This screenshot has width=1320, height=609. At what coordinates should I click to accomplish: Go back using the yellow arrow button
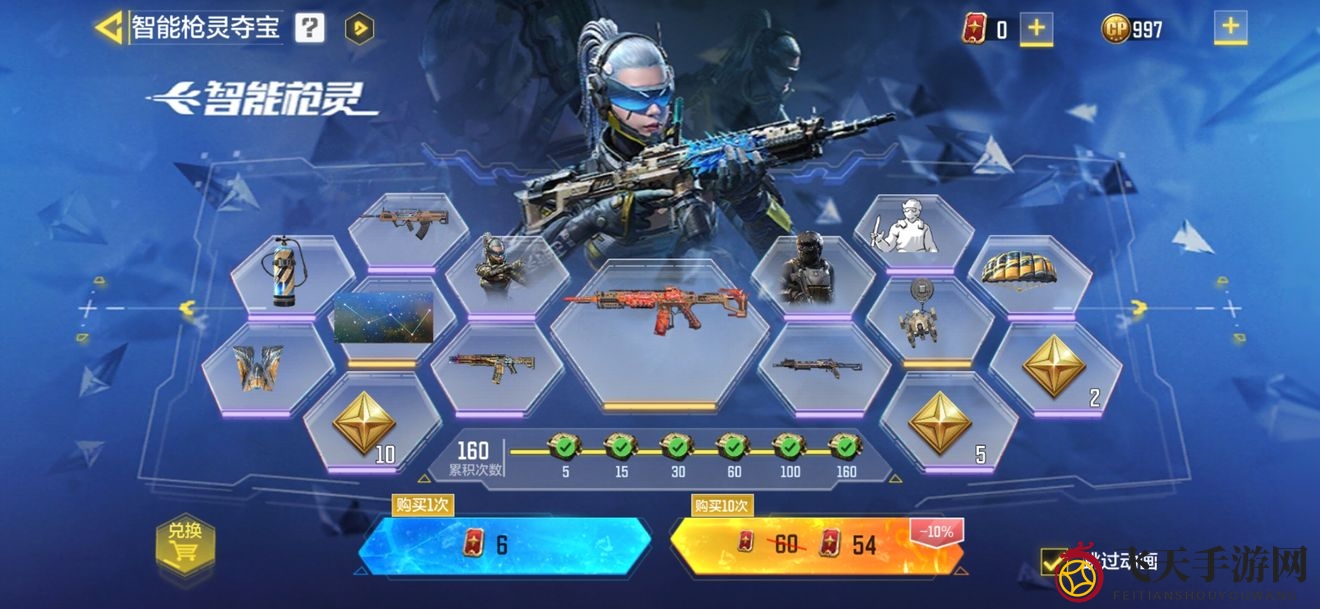coord(109,27)
